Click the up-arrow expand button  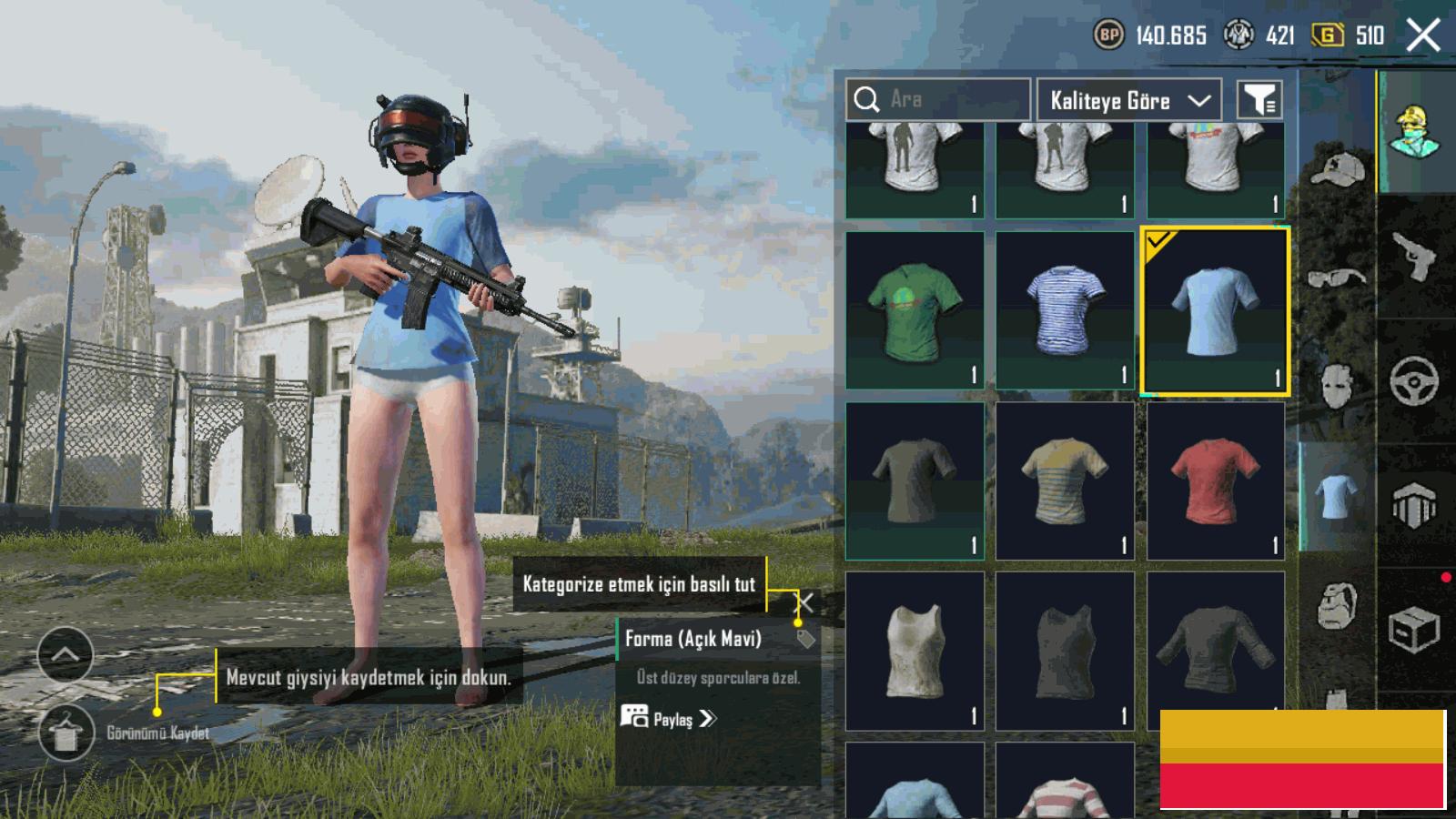pos(66,654)
